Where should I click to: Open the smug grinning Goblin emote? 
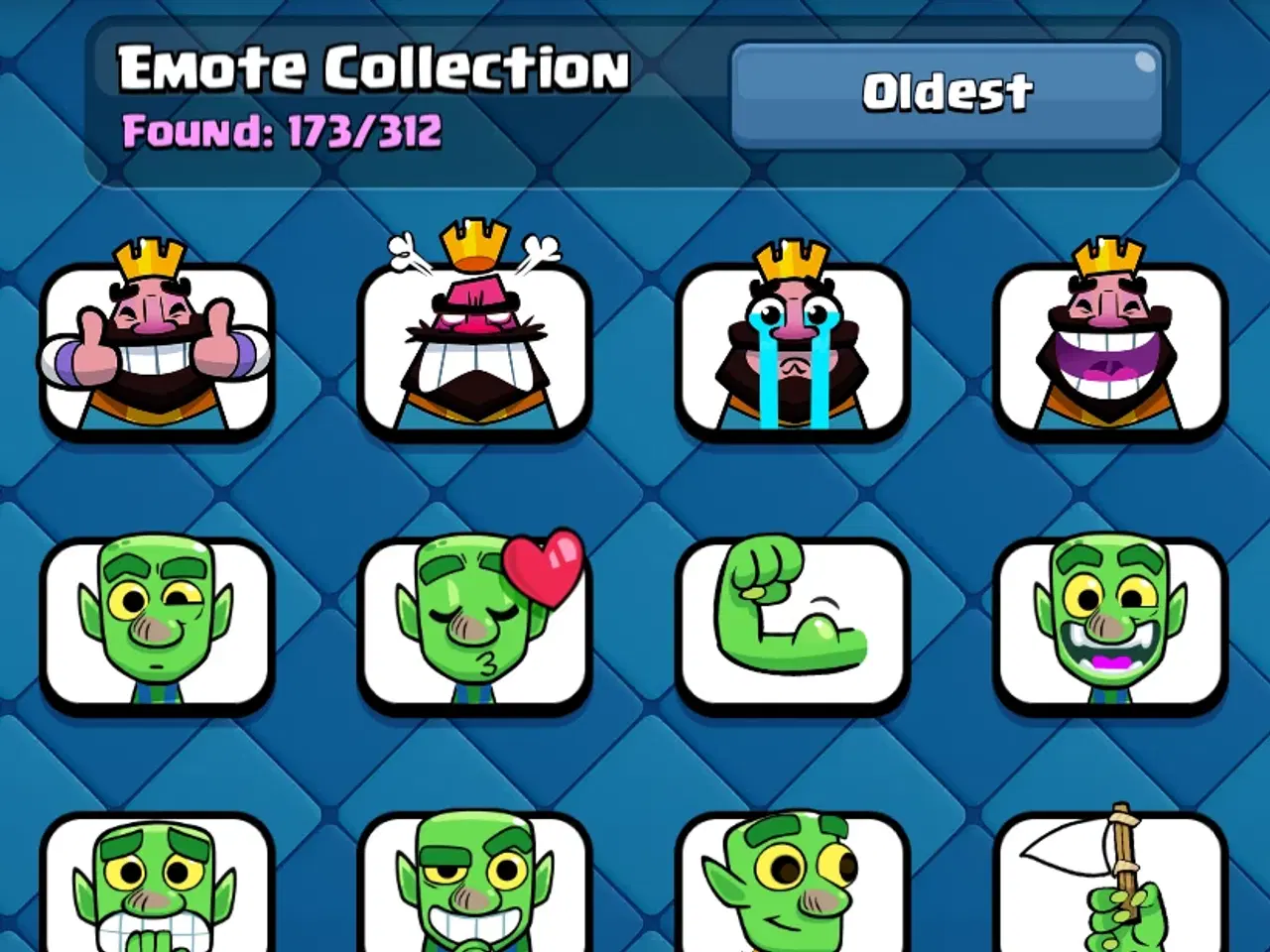tap(476, 888)
